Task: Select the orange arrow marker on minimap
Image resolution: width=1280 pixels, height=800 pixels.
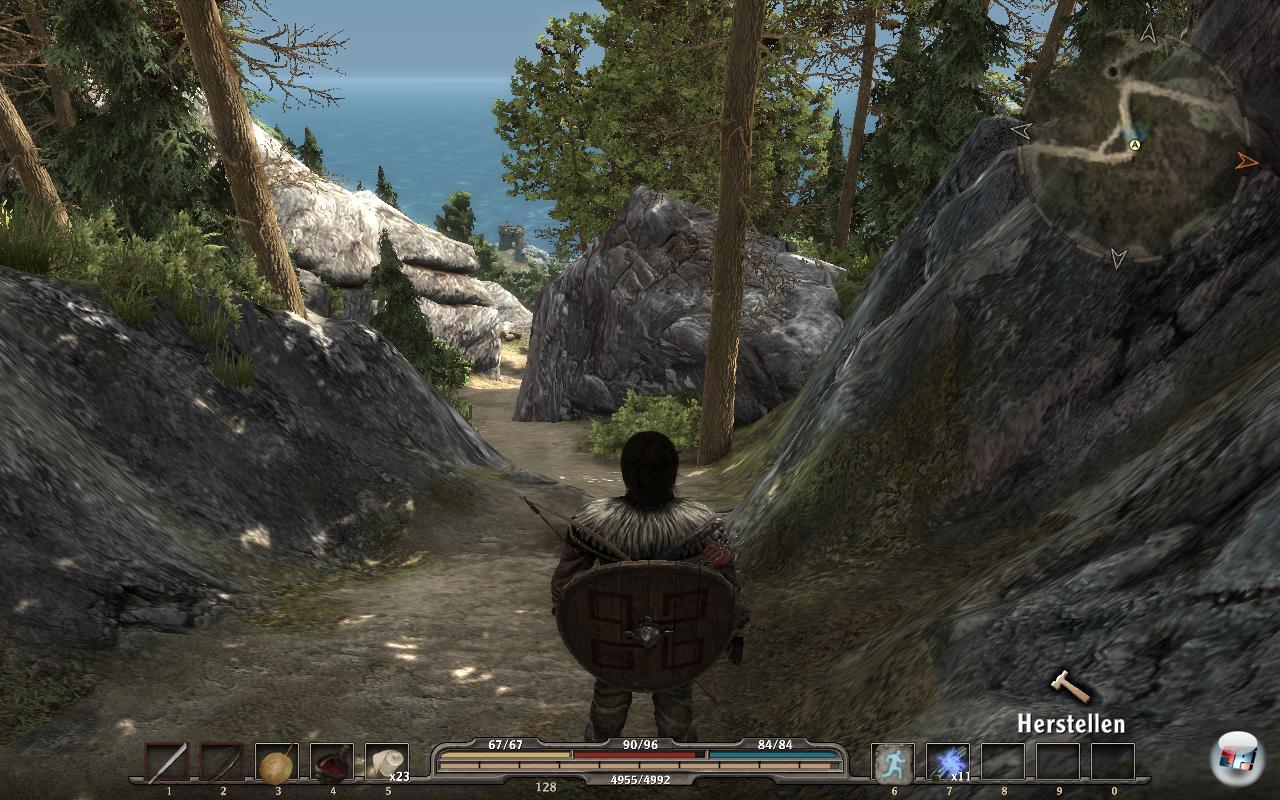Action: point(1246,160)
